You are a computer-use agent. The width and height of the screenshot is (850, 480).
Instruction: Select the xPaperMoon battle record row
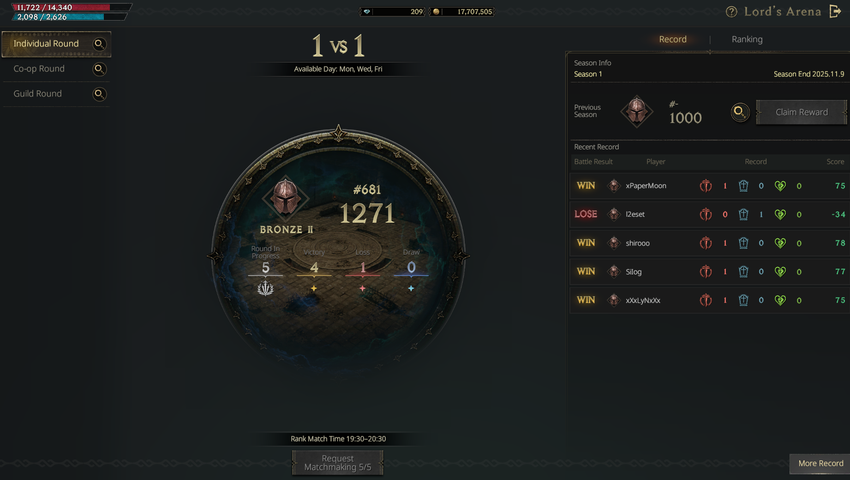coord(708,186)
